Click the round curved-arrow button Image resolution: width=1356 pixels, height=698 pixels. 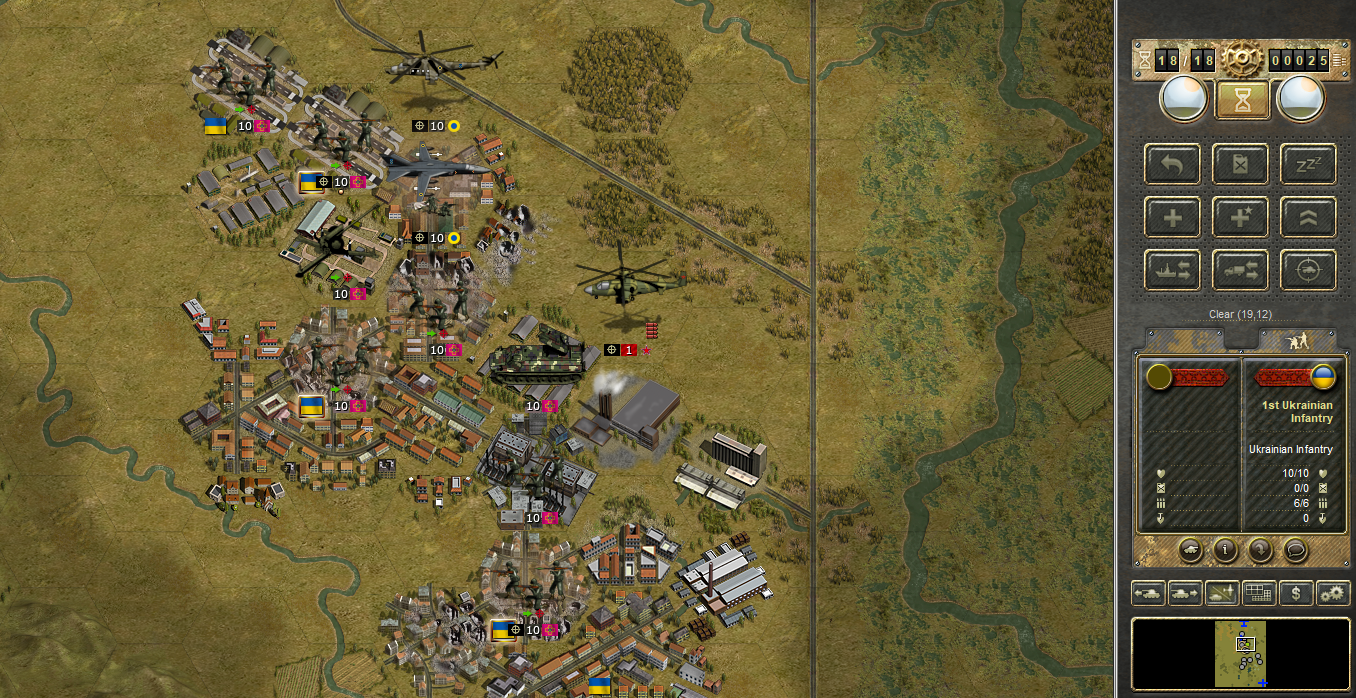[1259, 549]
